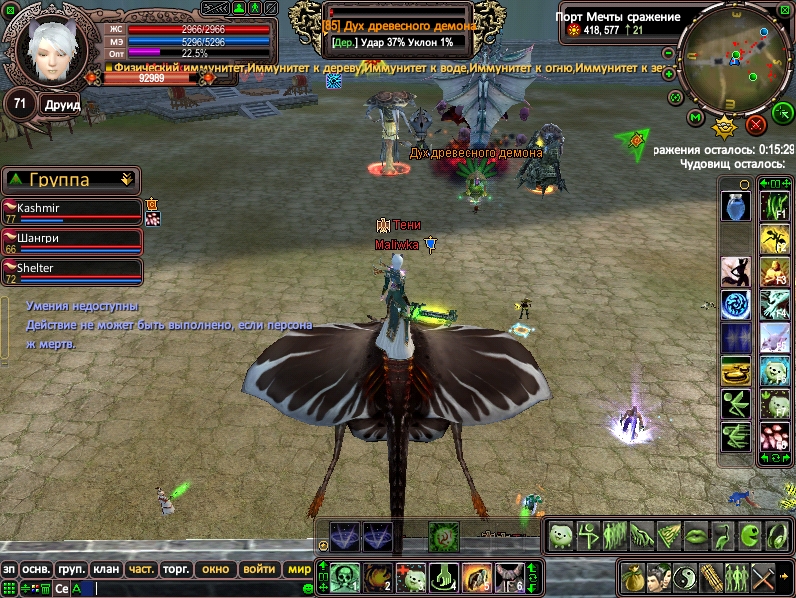The width and height of the screenshot is (796, 598).
Task: Open the world map with M button
Action: tap(696, 120)
